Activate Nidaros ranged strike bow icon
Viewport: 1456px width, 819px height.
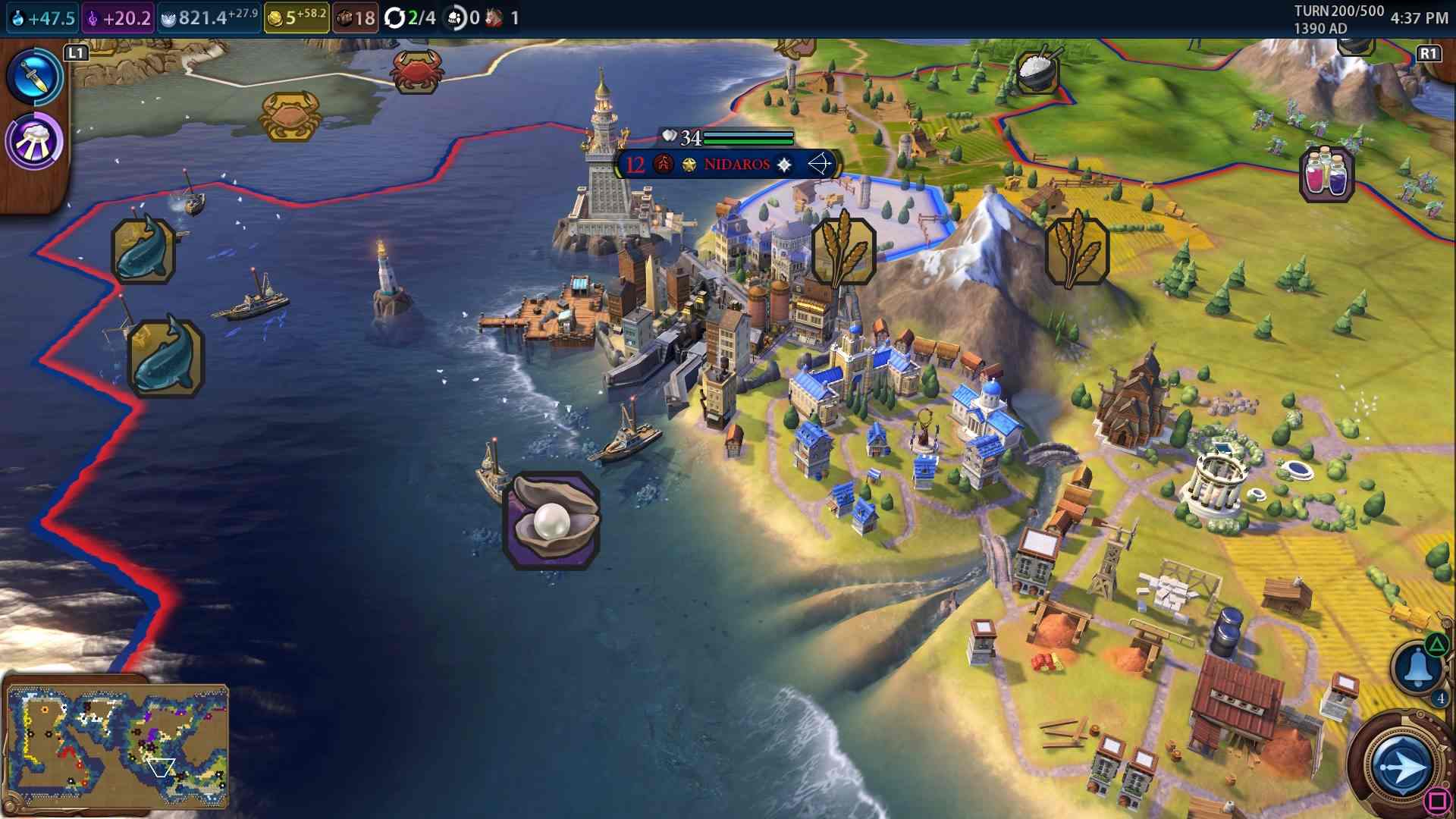click(820, 164)
